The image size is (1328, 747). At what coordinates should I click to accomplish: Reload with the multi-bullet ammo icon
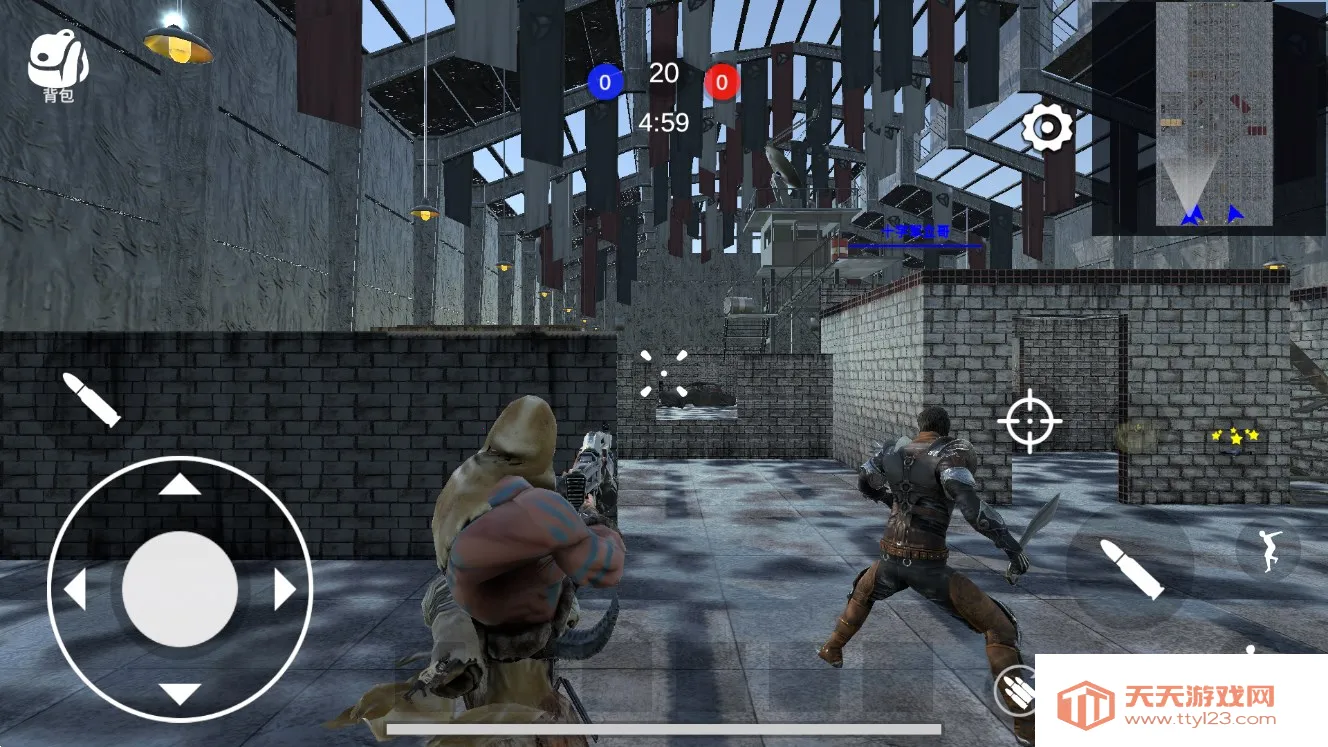pyautogui.click(x=1016, y=689)
